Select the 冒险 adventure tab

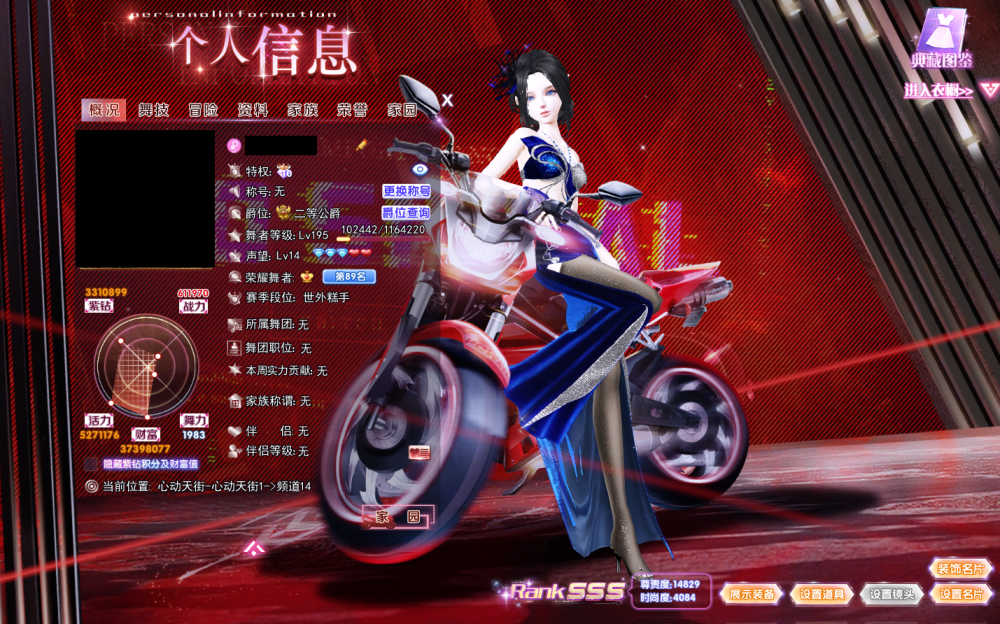203,110
